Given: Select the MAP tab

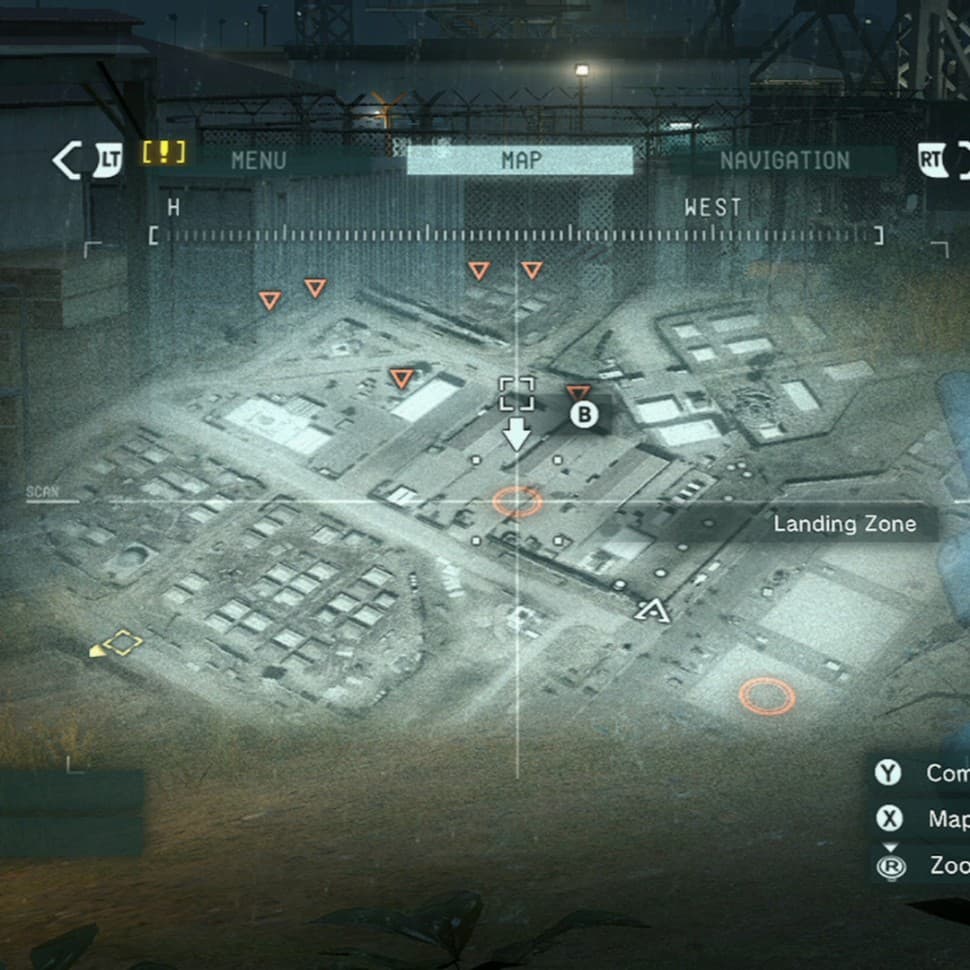Looking at the screenshot, I should click(520, 160).
